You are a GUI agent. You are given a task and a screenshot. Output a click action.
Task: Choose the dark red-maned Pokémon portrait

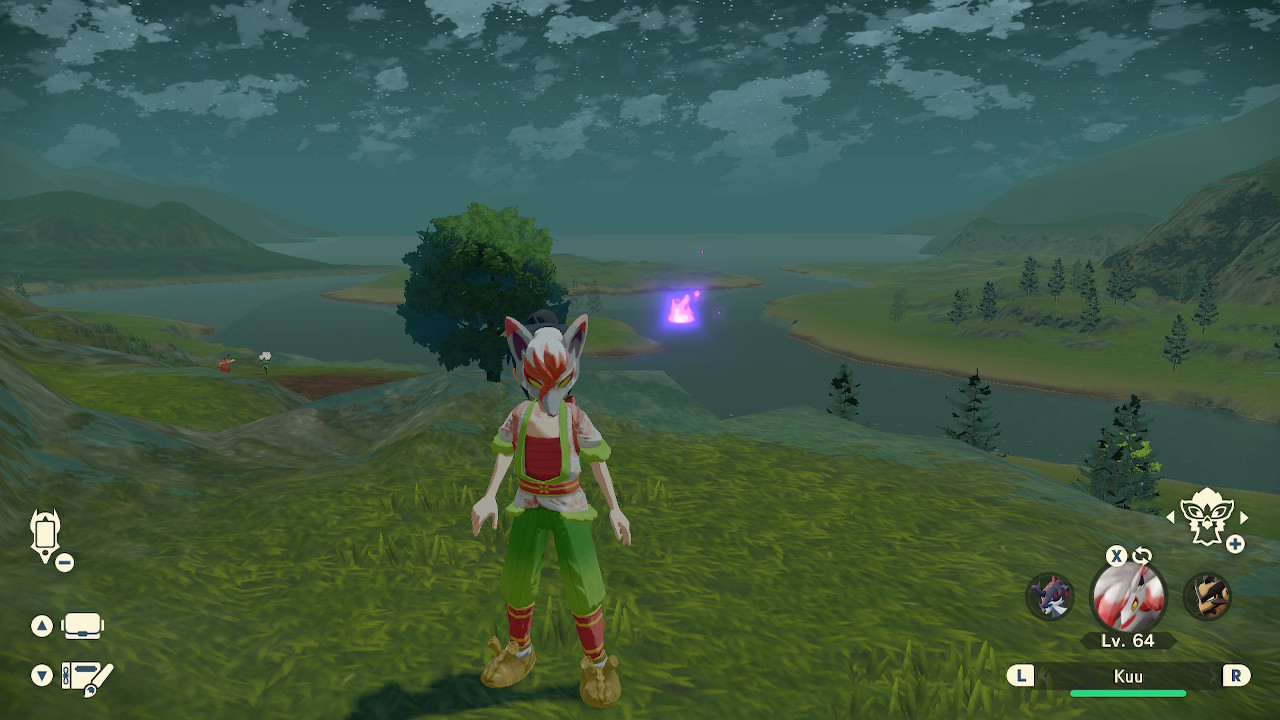pyautogui.click(x=1050, y=597)
